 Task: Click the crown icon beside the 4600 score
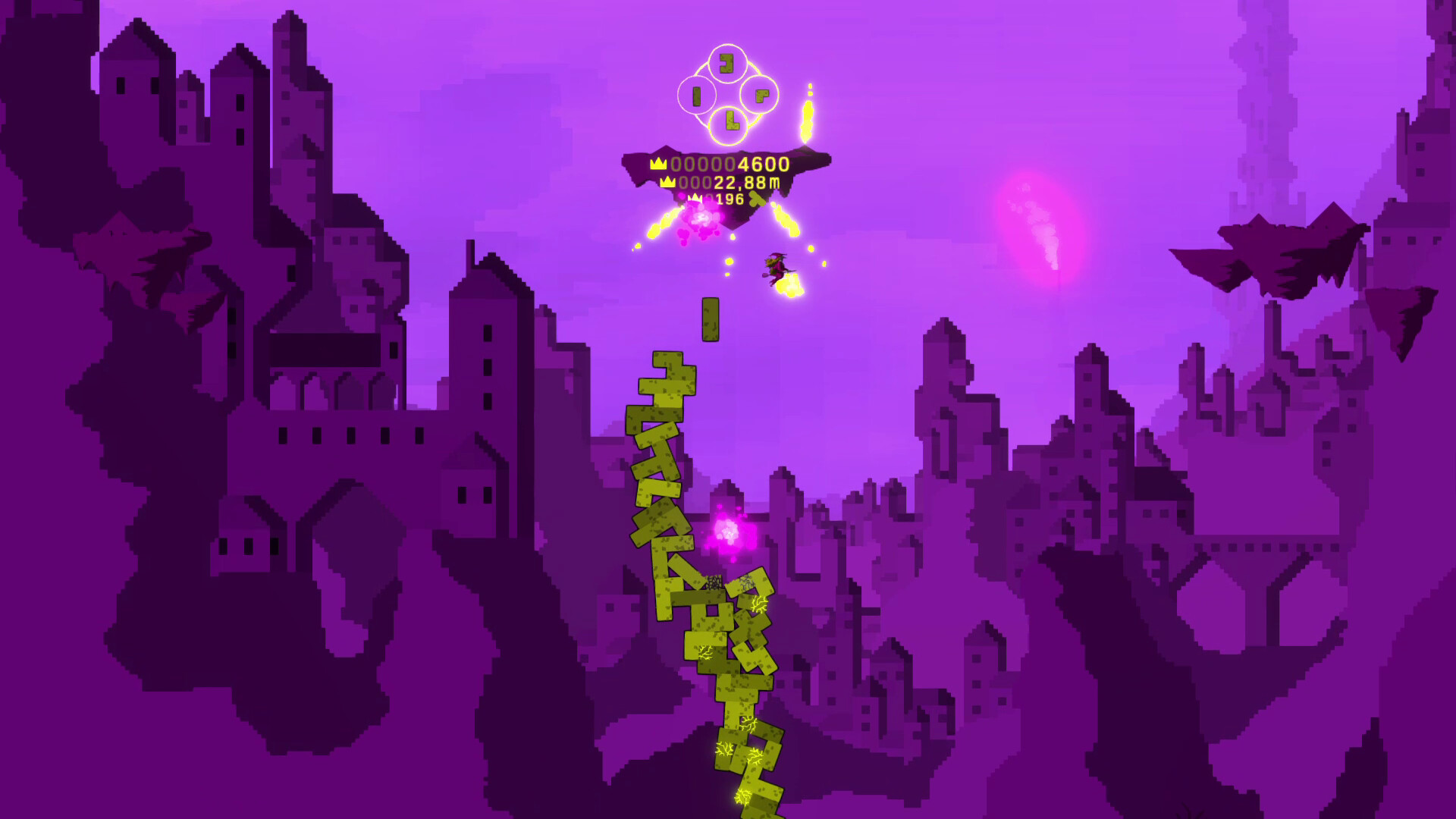click(x=657, y=163)
